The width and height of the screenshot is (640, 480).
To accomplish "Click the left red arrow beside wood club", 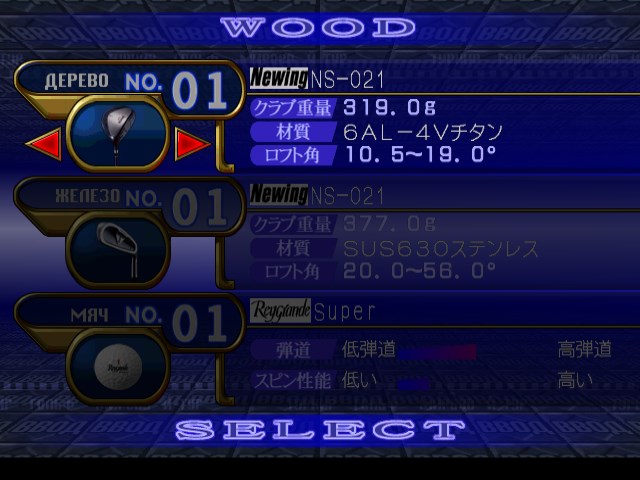I will coord(43,145).
